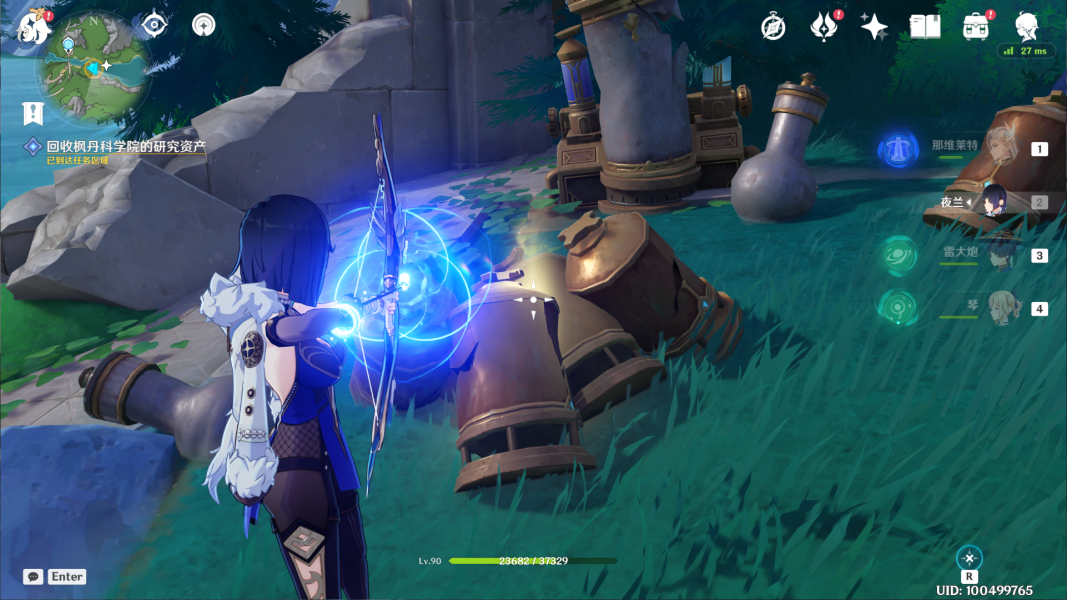Image resolution: width=1067 pixels, height=600 pixels.
Task: Open the chat speech bubble icon
Action: click(33, 577)
